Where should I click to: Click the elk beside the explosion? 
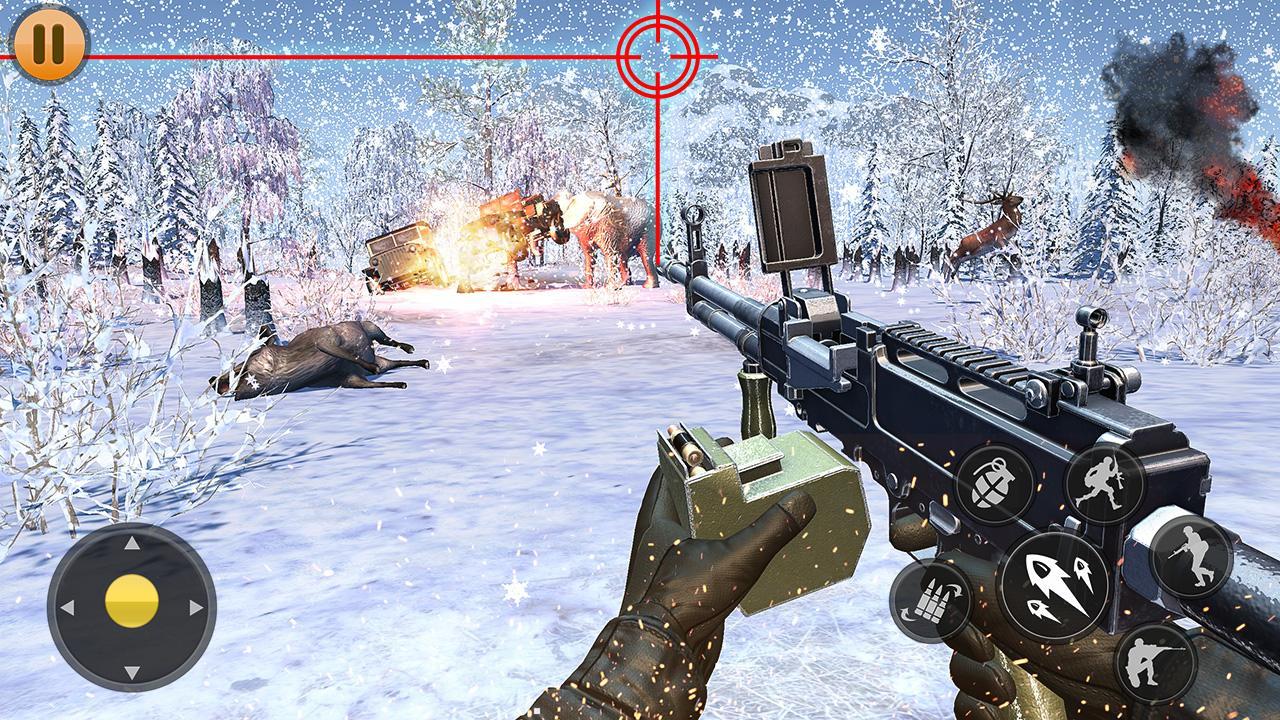point(600,230)
